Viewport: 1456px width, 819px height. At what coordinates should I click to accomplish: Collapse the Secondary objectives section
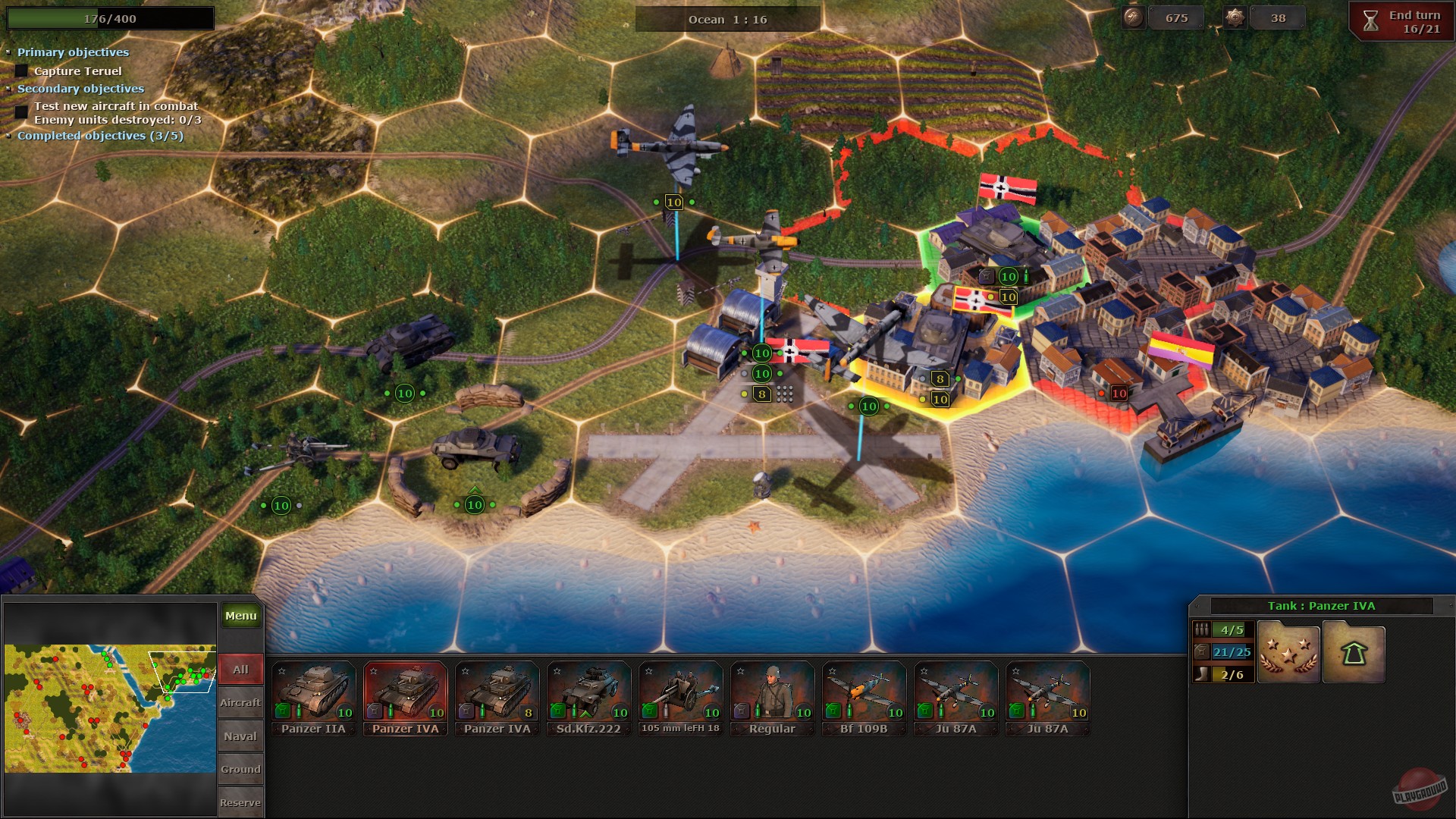click(9, 89)
